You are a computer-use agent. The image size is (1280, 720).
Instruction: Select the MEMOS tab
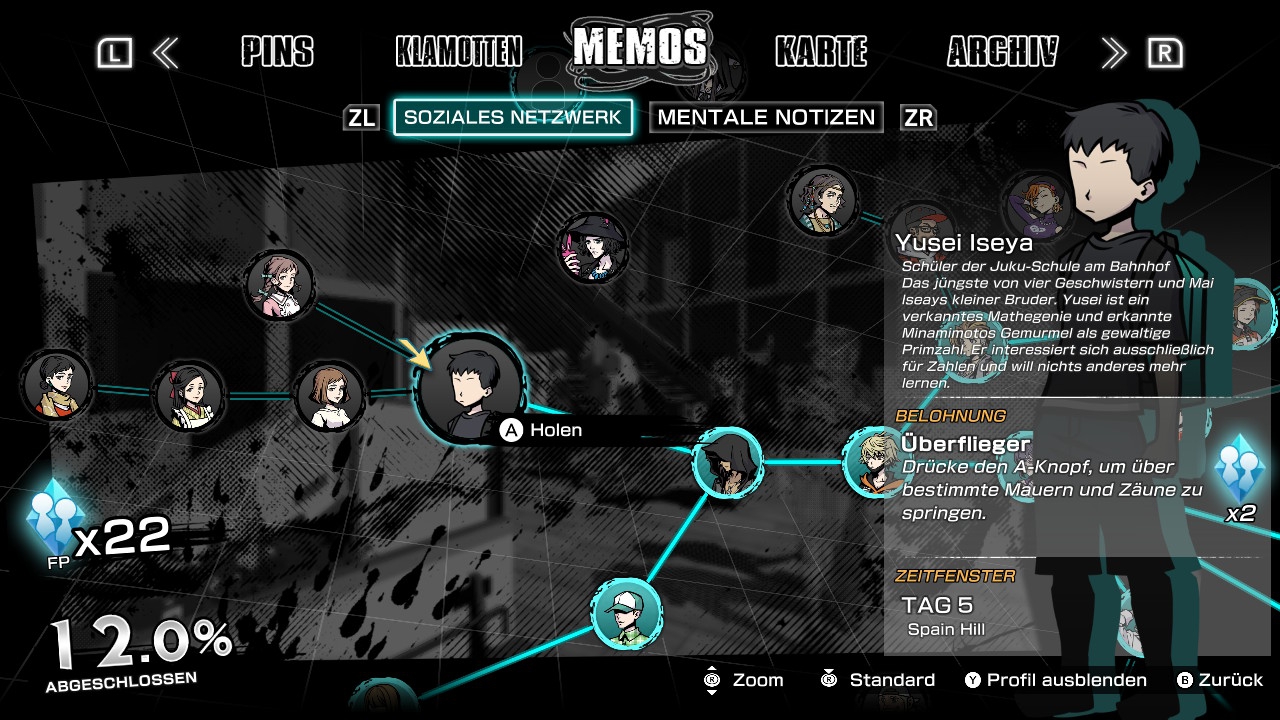[640, 48]
